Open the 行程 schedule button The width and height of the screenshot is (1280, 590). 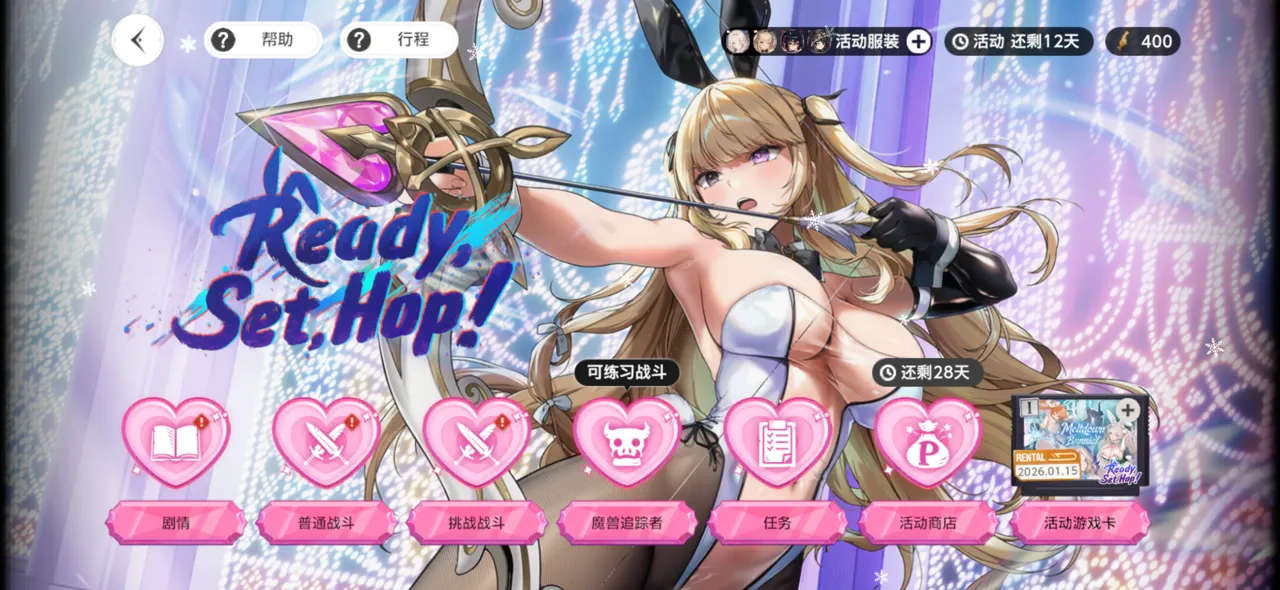pyautogui.click(x=398, y=40)
